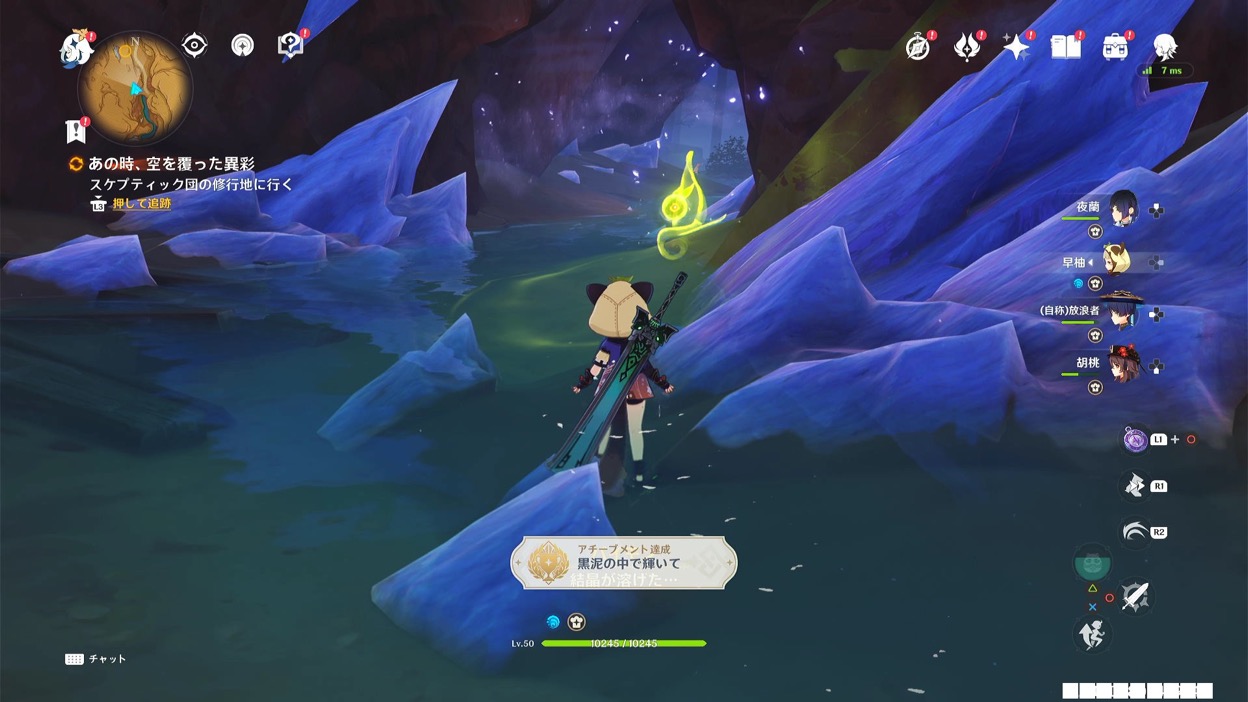Open the backpack inventory icon
Viewport: 1248px width, 702px height.
[1115, 47]
